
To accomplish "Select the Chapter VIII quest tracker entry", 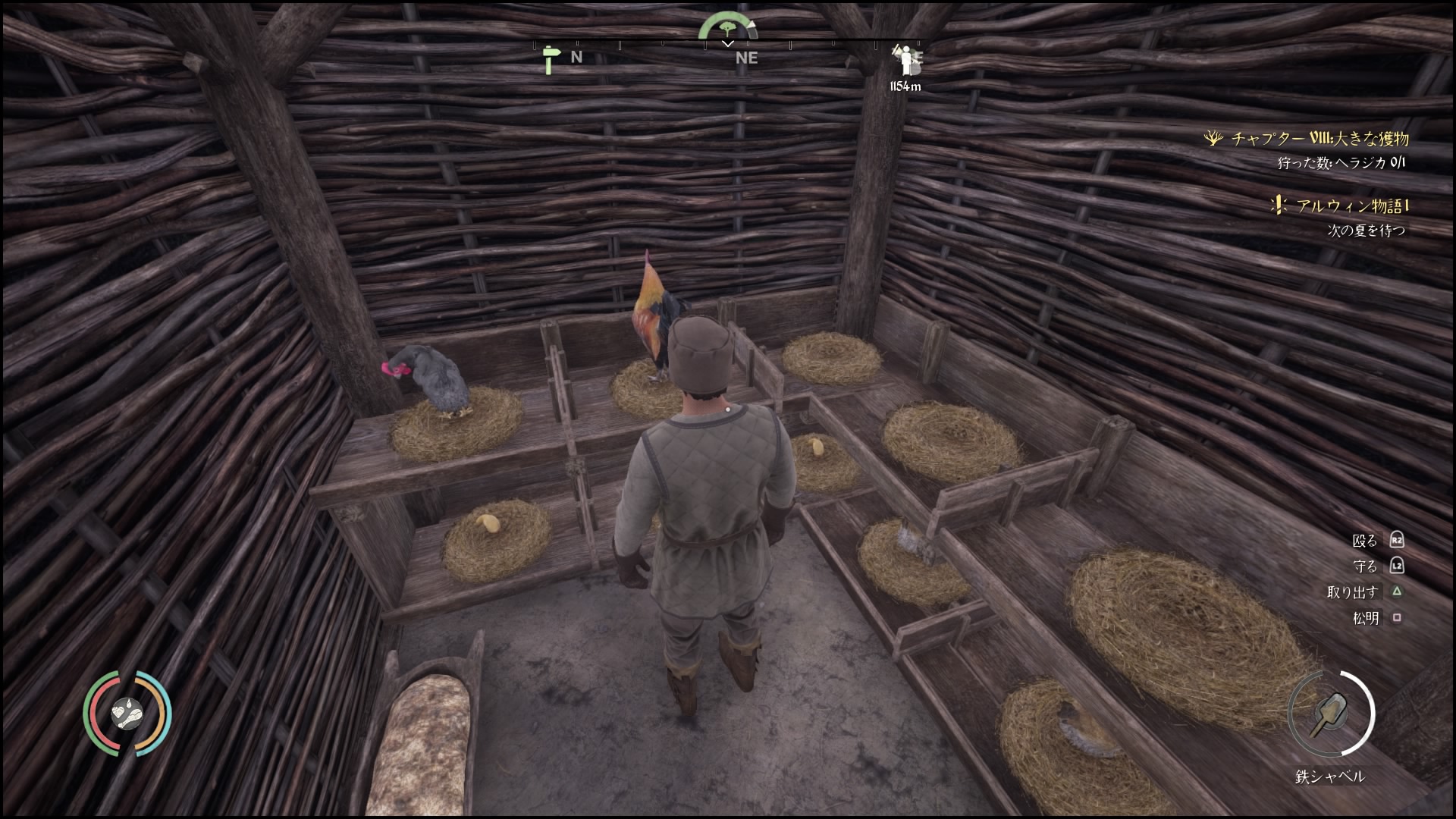I will point(1318,139).
